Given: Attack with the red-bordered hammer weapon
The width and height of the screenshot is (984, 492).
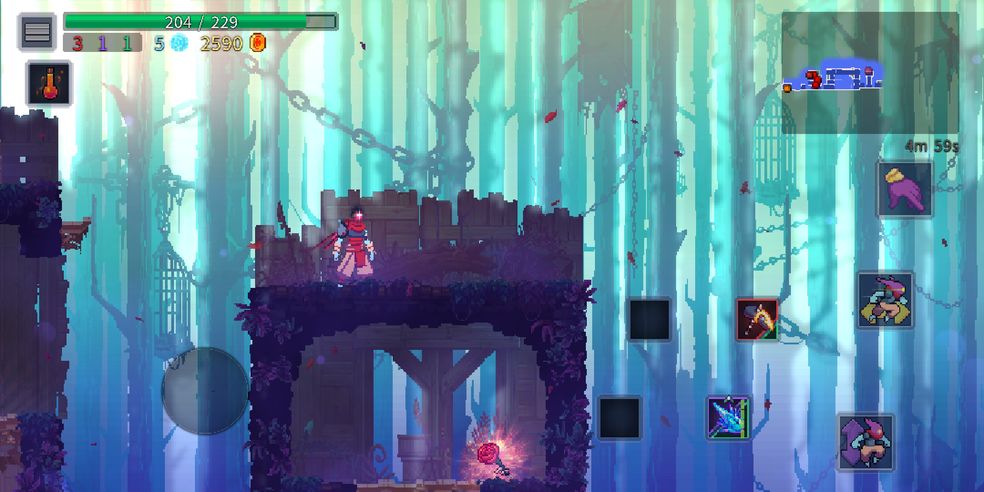Looking at the screenshot, I should (x=757, y=319).
